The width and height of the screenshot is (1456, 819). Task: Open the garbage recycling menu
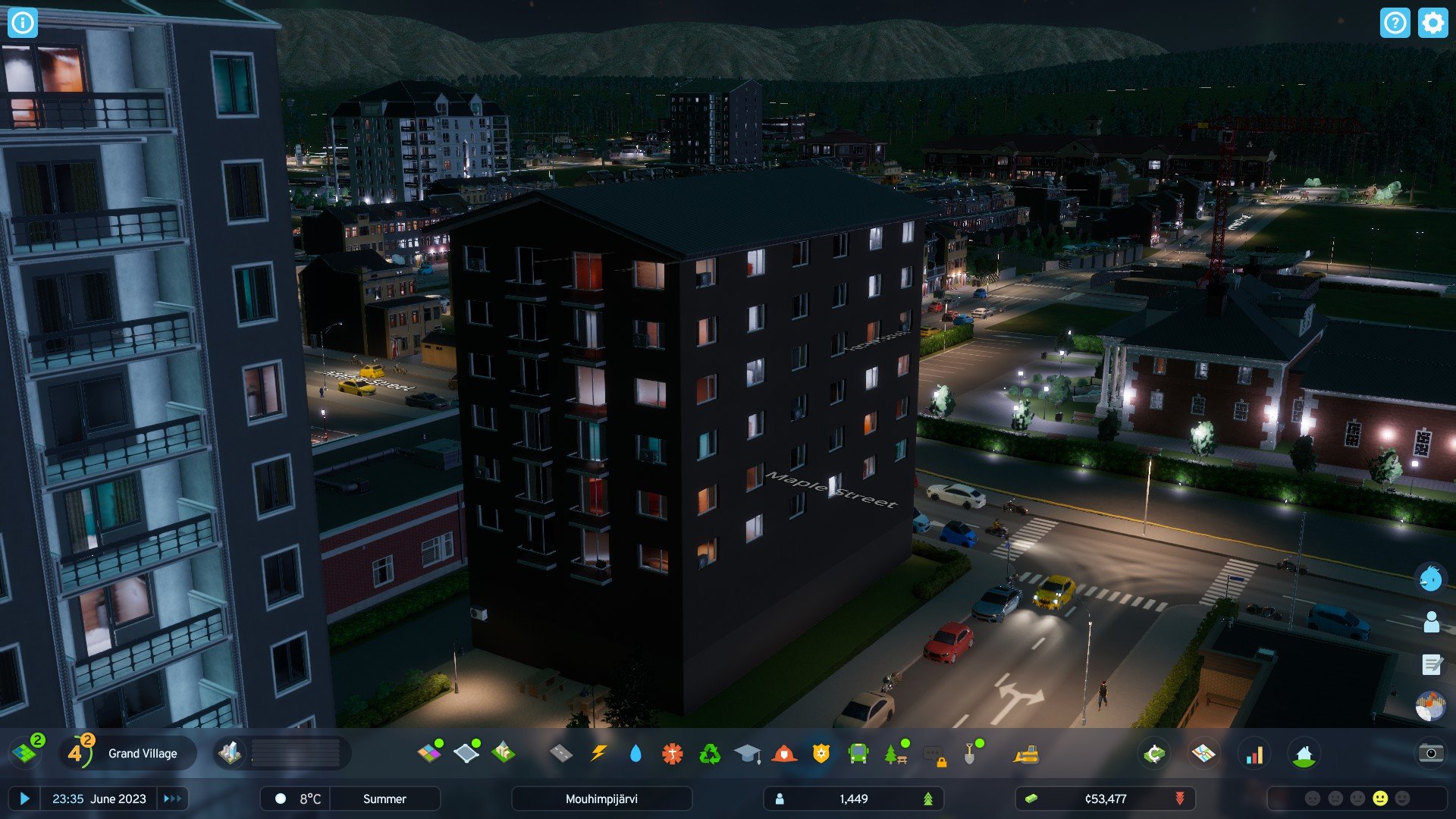[x=710, y=753]
